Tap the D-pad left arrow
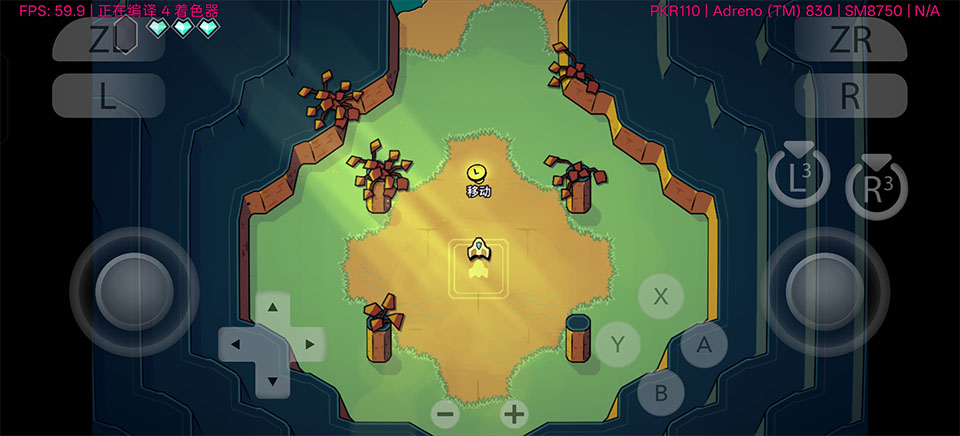Screen dimensions: 960x436 pyautogui.click(x=237, y=345)
